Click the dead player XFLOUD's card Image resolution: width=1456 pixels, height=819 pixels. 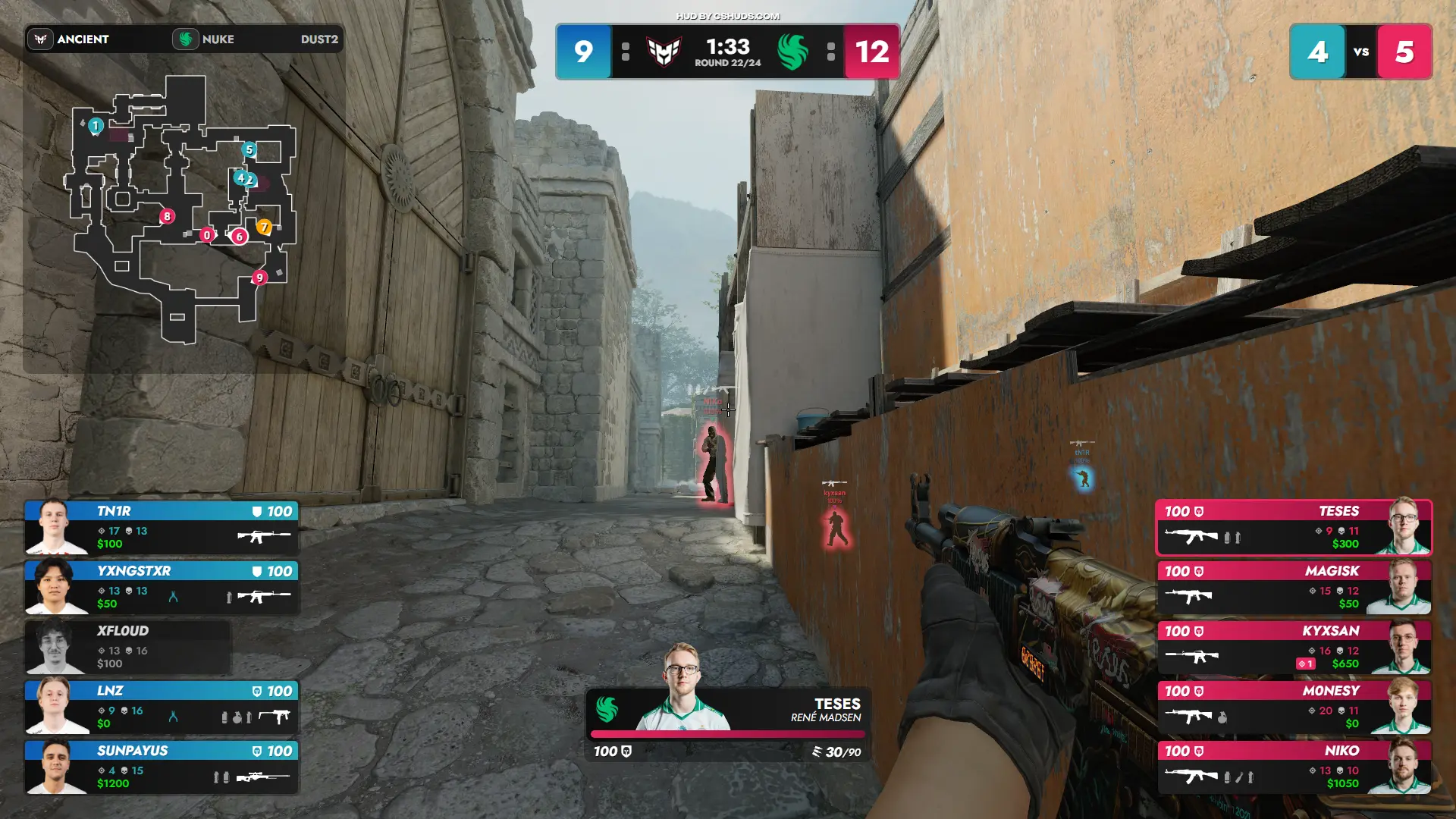(129, 647)
